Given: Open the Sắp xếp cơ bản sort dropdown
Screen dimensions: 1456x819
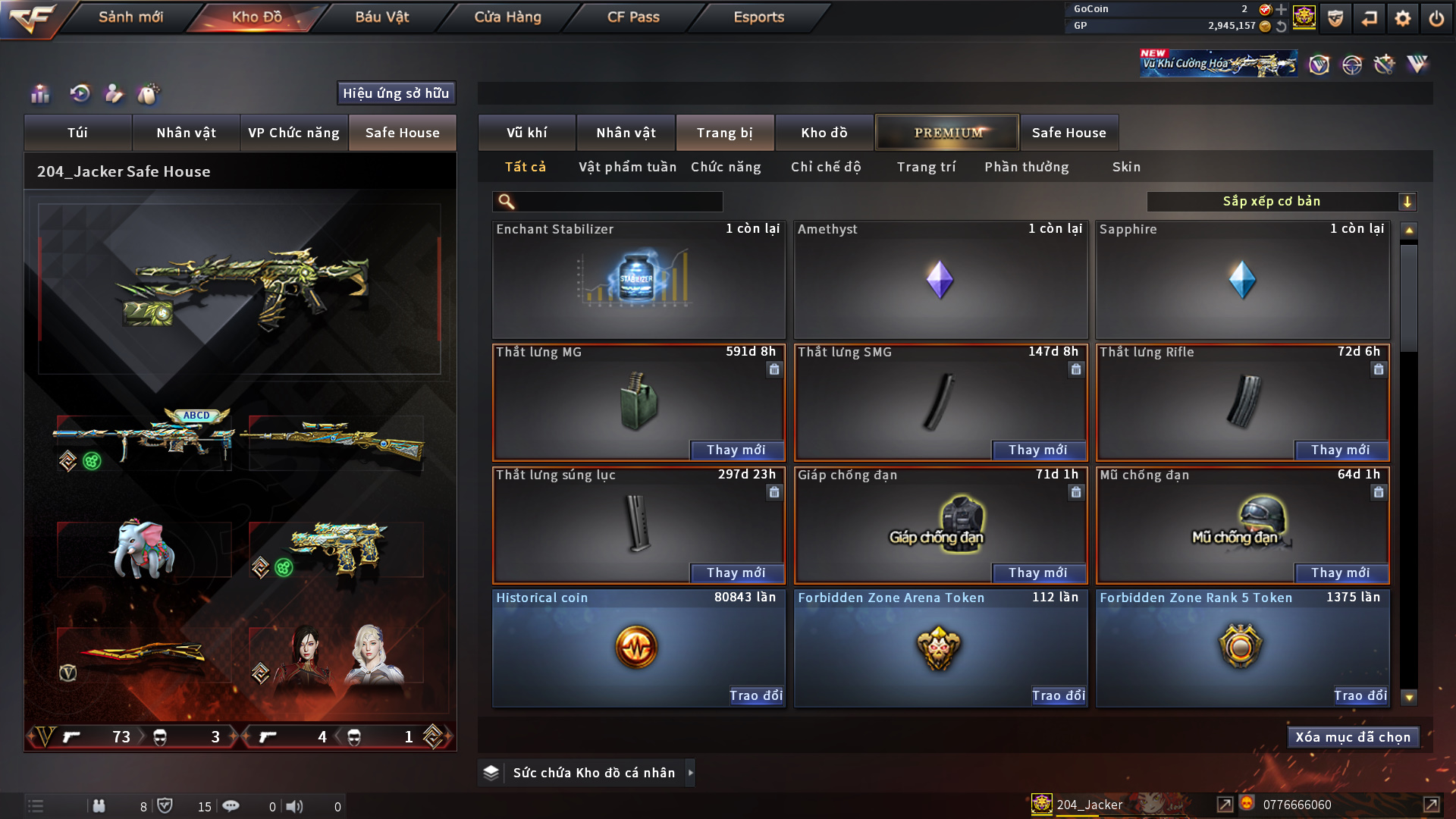Looking at the screenshot, I should click(x=1281, y=201).
